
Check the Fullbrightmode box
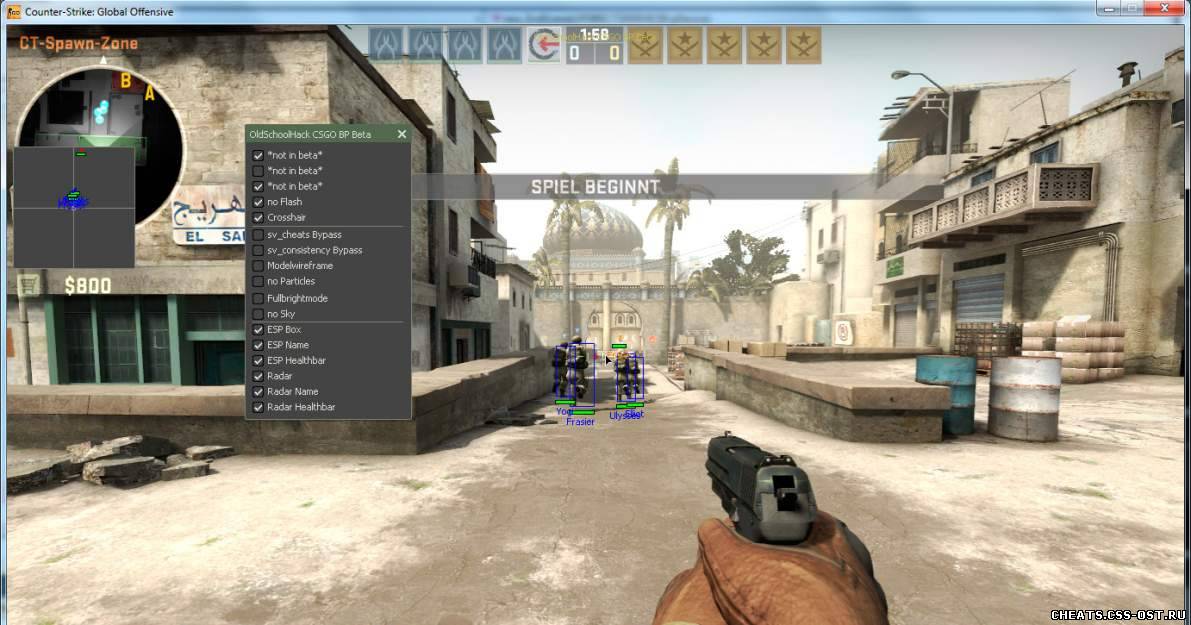(x=258, y=298)
